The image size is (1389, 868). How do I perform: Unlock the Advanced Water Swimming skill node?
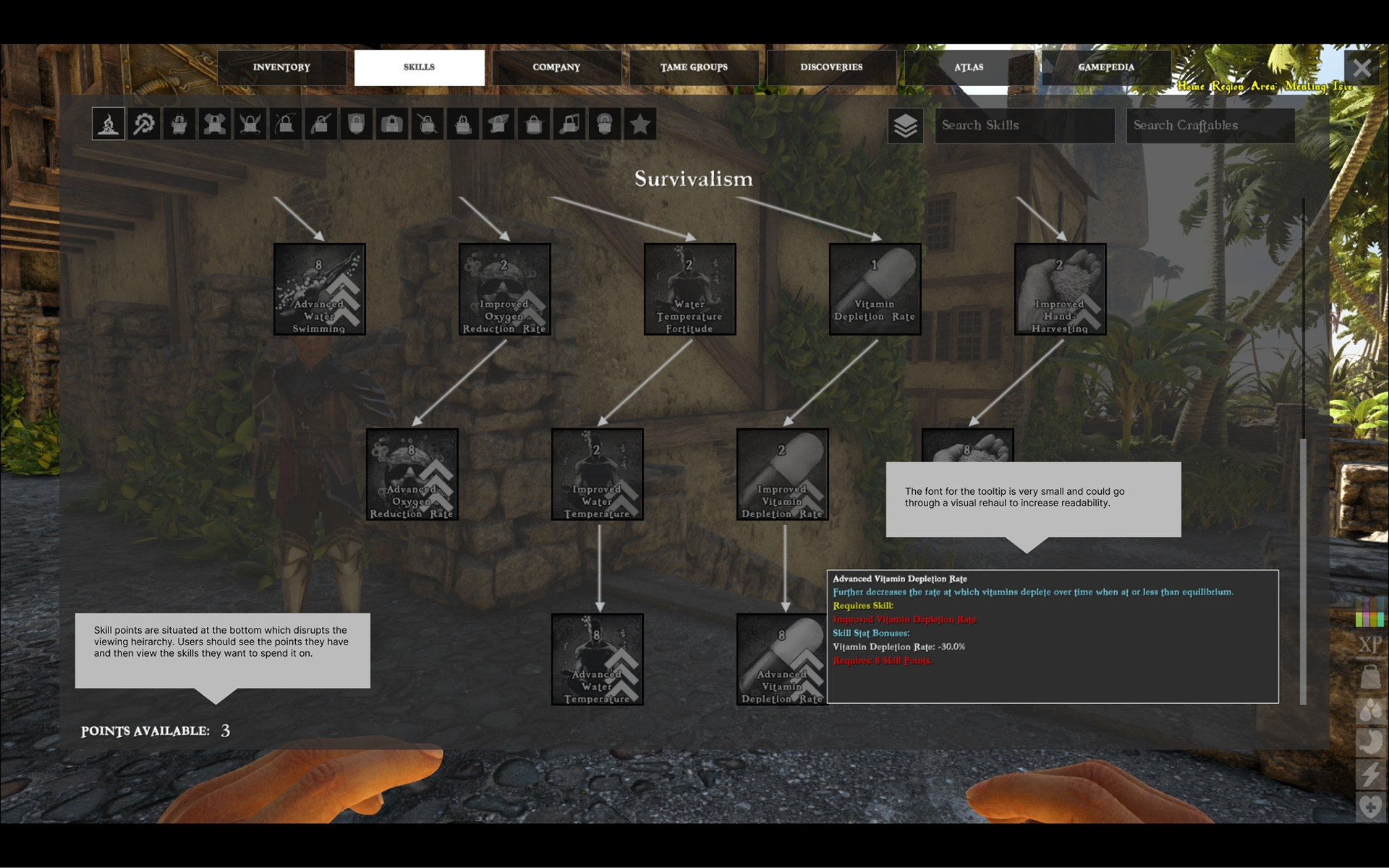[x=319, y=289]
